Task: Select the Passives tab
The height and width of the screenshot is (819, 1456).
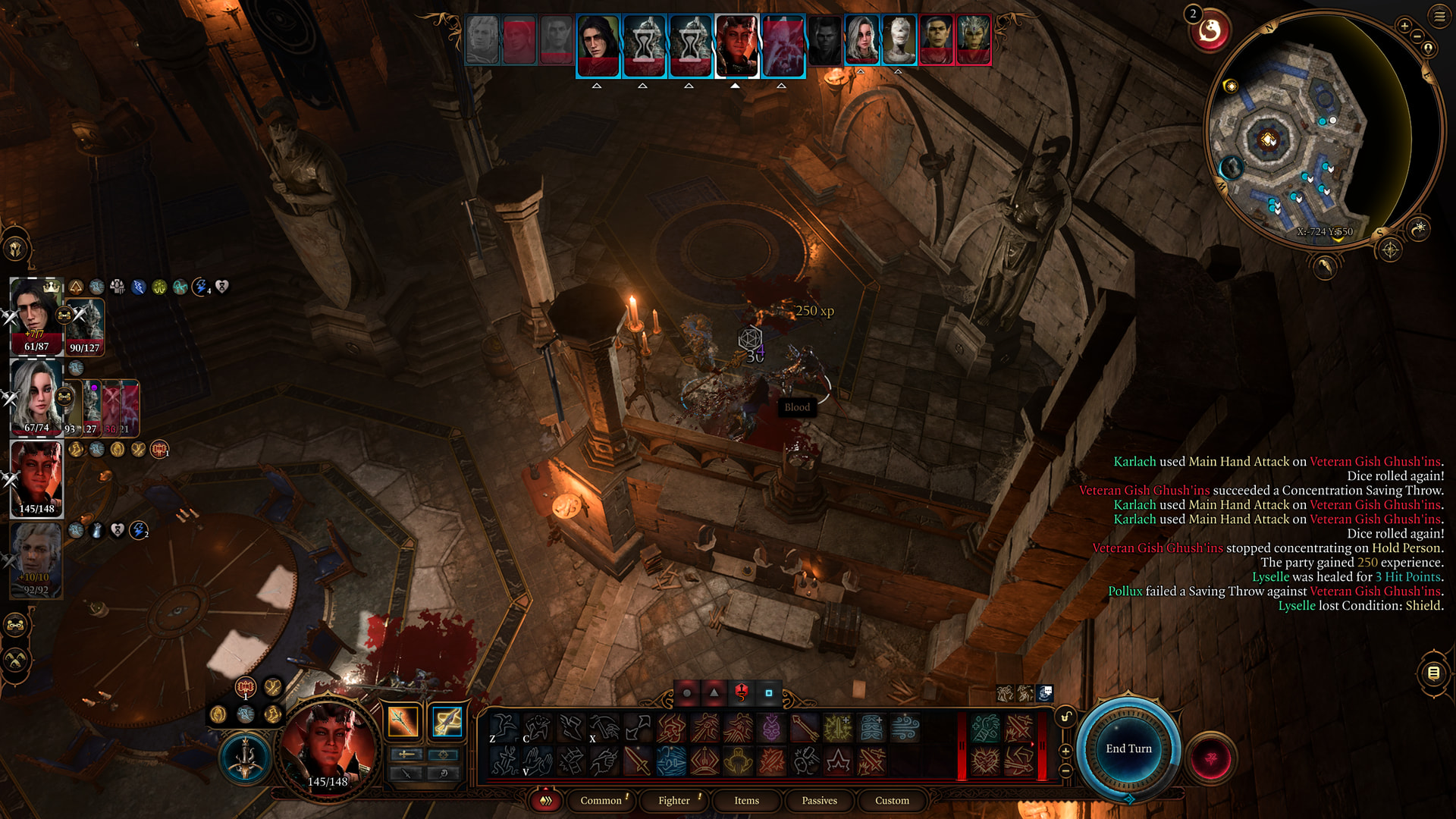Action: (819, 800)
